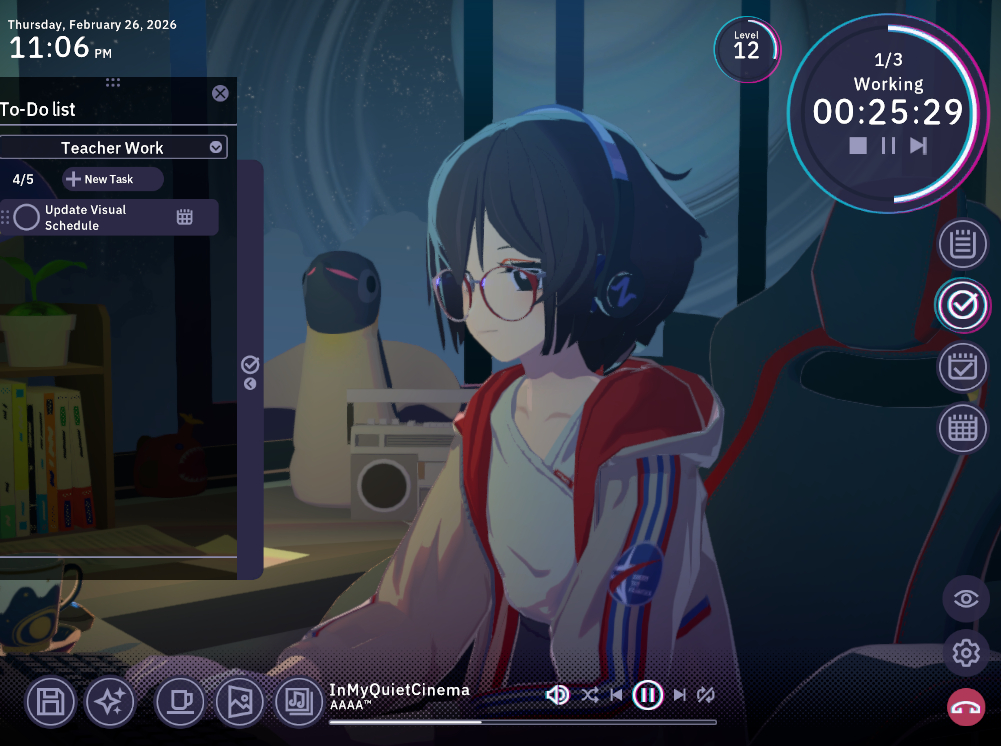The image size is (1001, 746).
Task: Open the coffee cup menu
Action: coord(180,702)
